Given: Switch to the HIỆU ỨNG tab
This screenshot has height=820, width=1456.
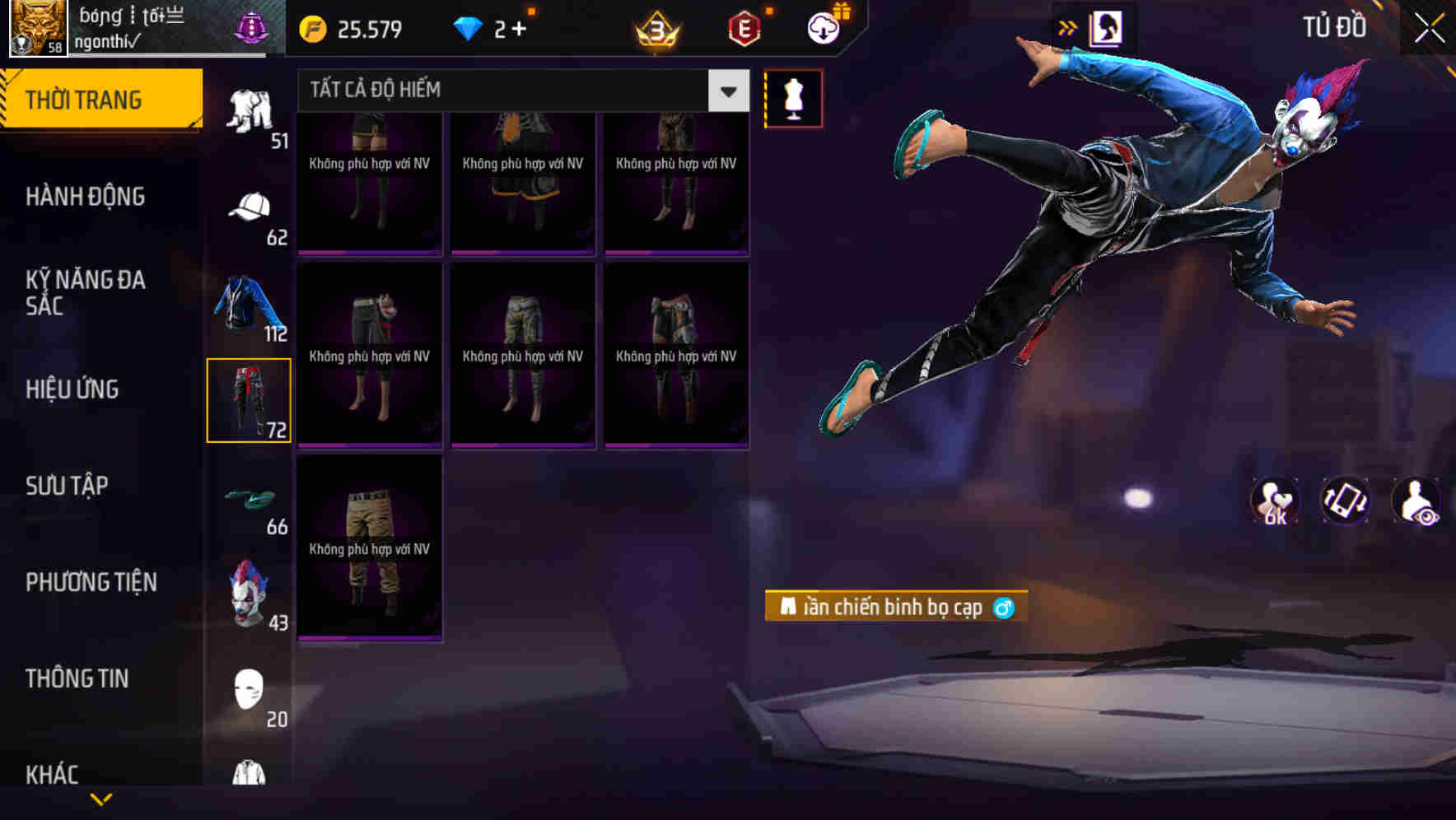Looking at the screenshot, I should pyautogui.click(x=72, y=389).
